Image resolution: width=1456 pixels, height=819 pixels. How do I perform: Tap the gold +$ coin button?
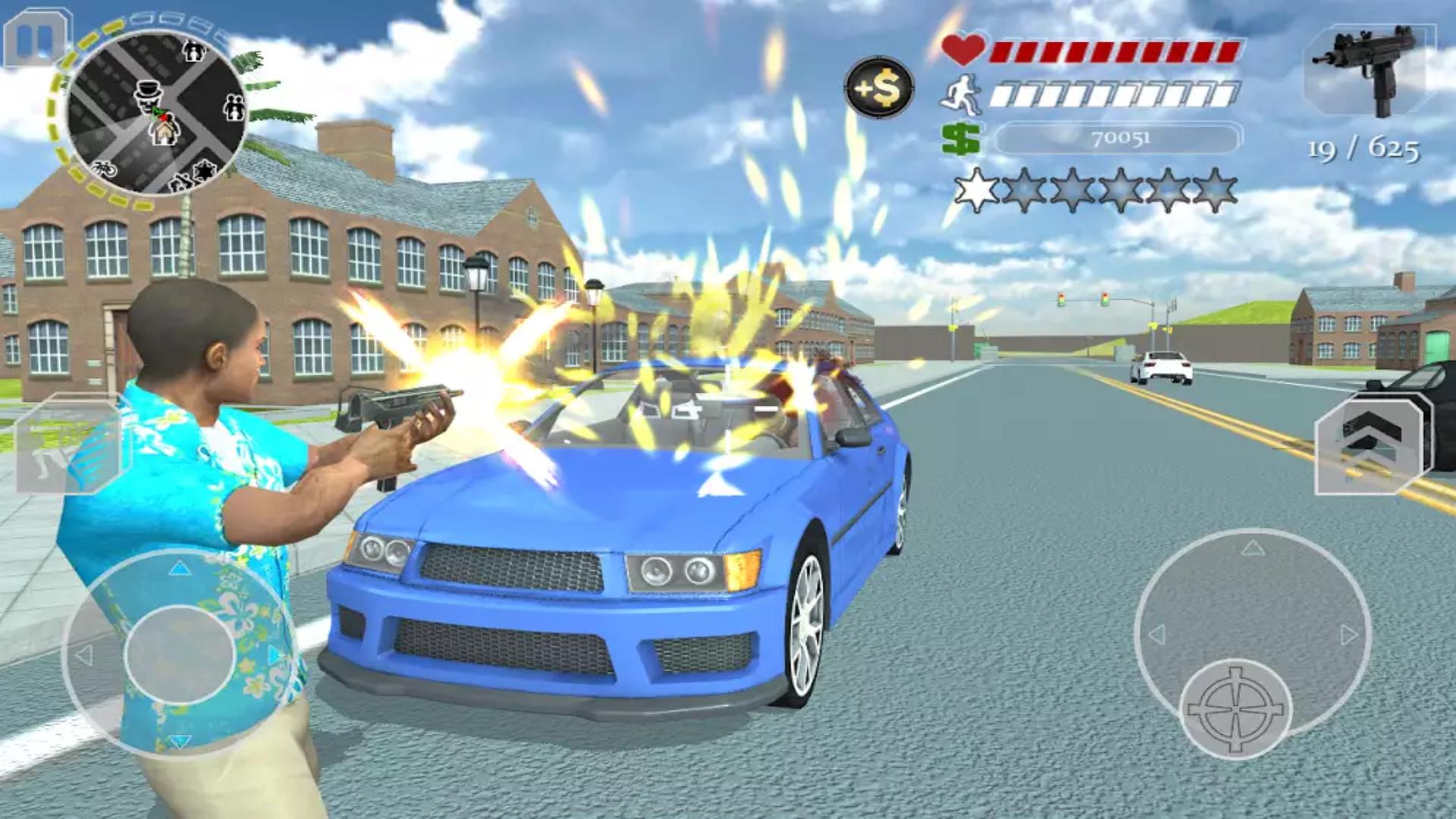tap(879, 87)
